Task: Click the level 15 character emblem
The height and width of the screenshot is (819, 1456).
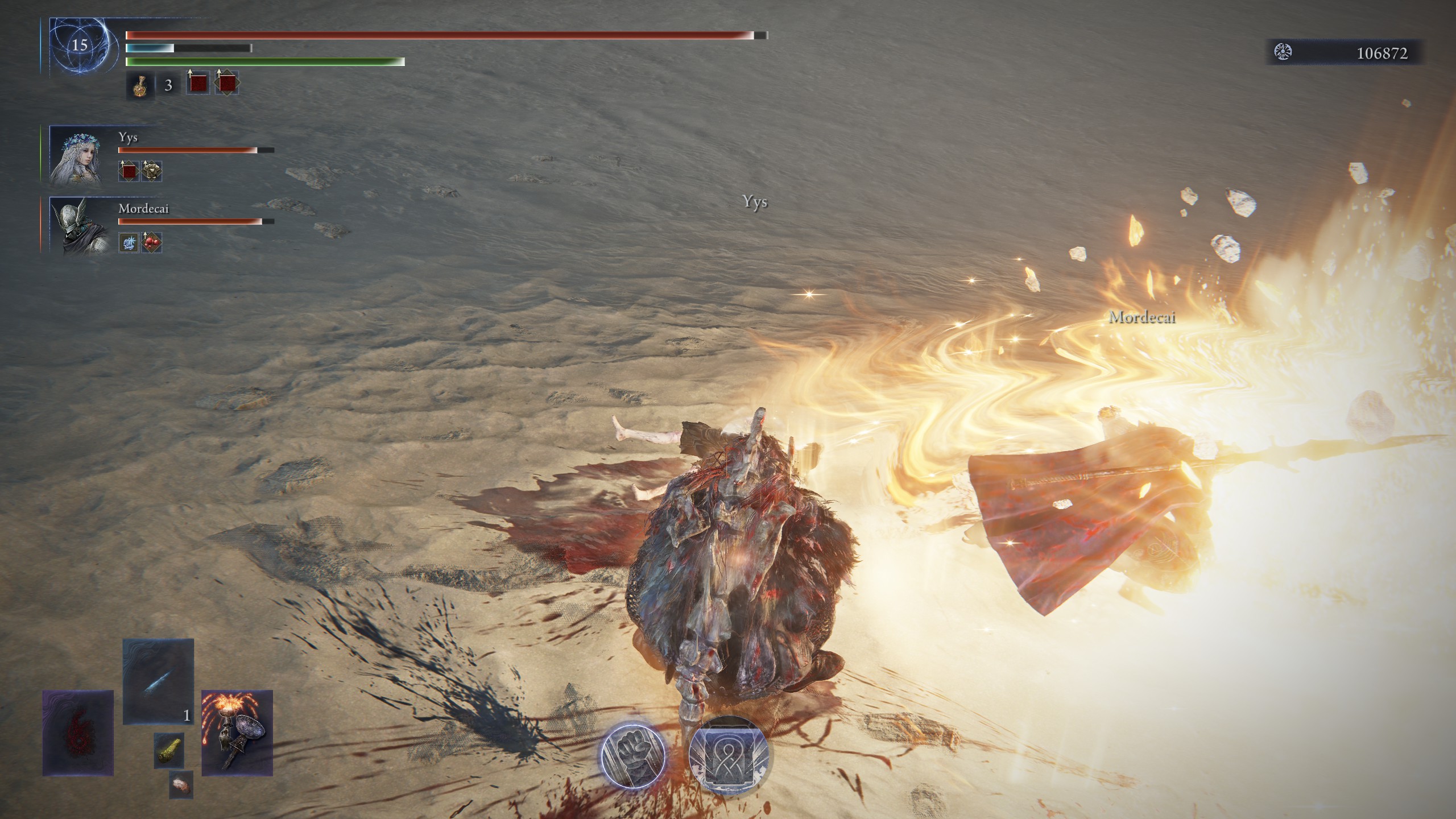Action: point(79,45)
